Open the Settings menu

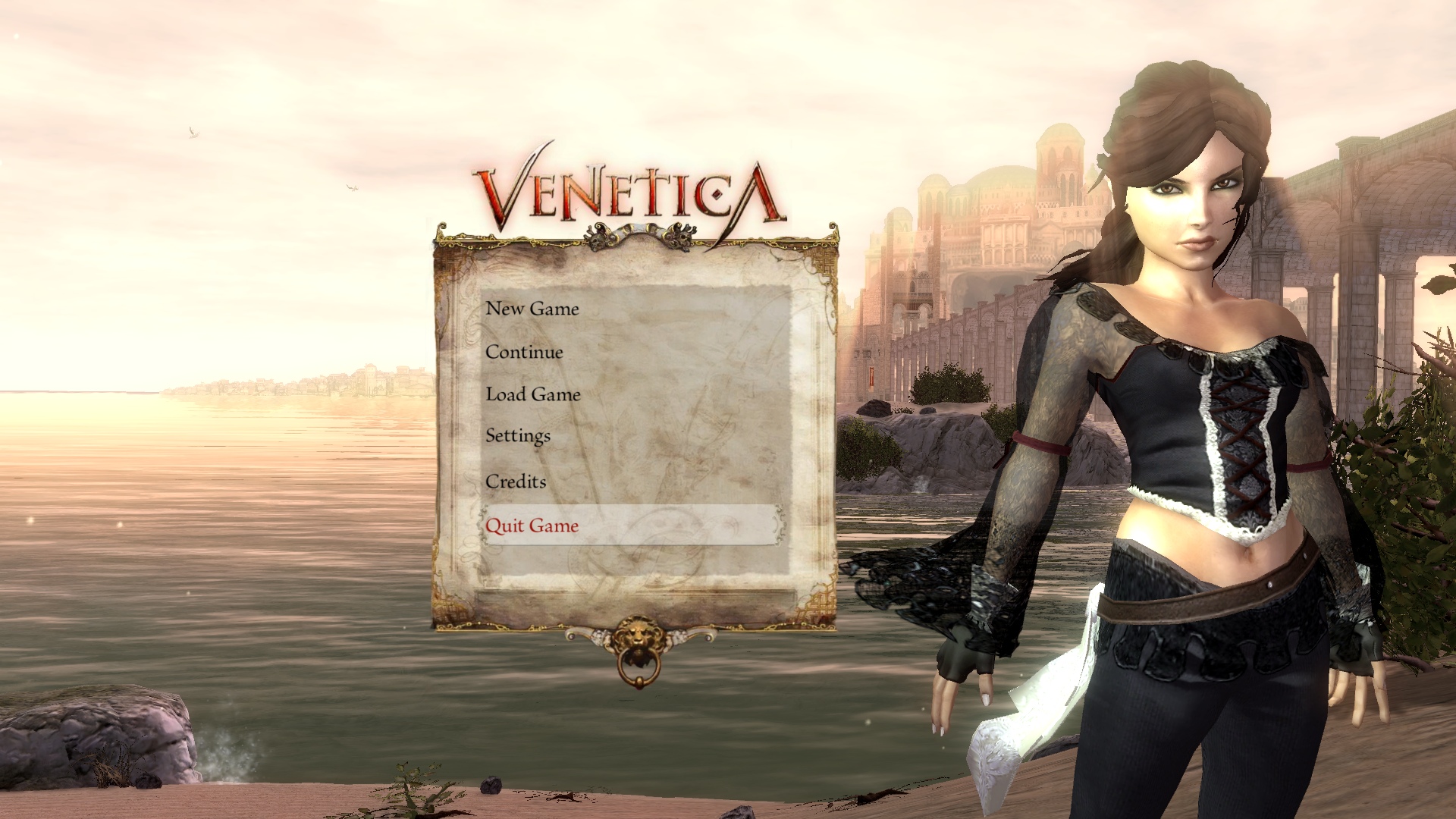pyautogui.click(x=518, y=436)
